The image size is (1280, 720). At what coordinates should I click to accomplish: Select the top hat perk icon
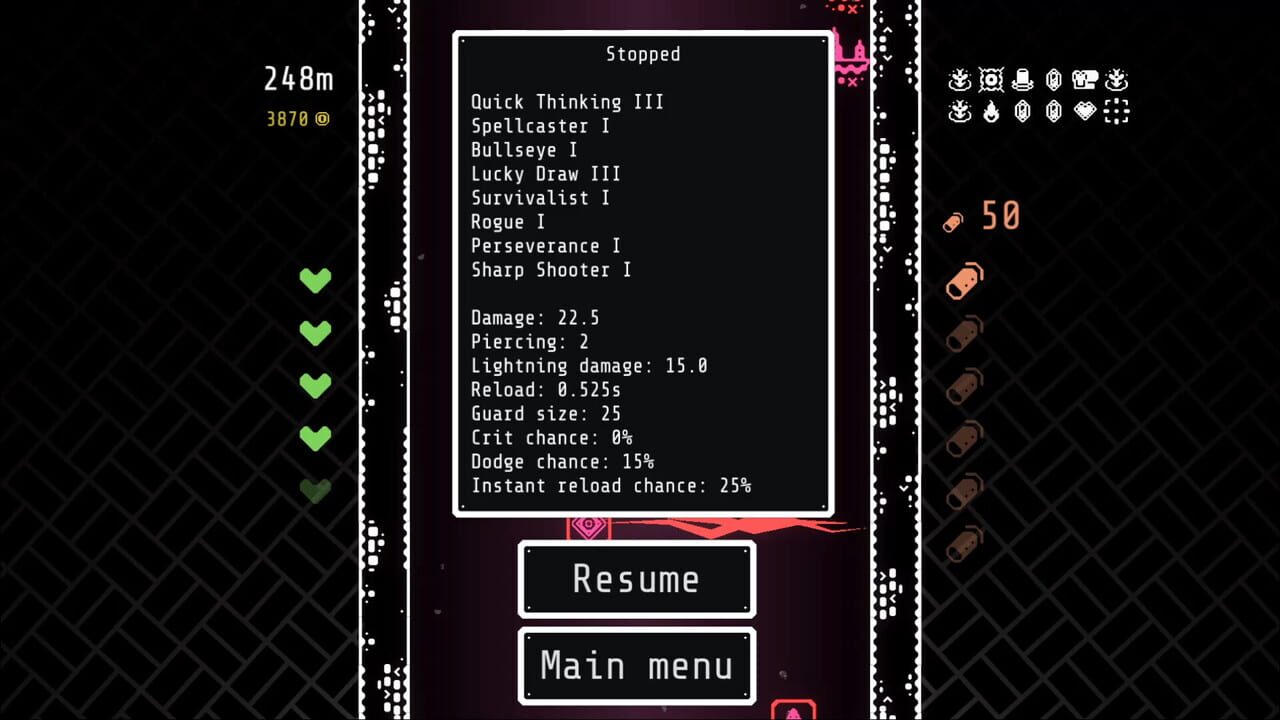(1023, 80)
